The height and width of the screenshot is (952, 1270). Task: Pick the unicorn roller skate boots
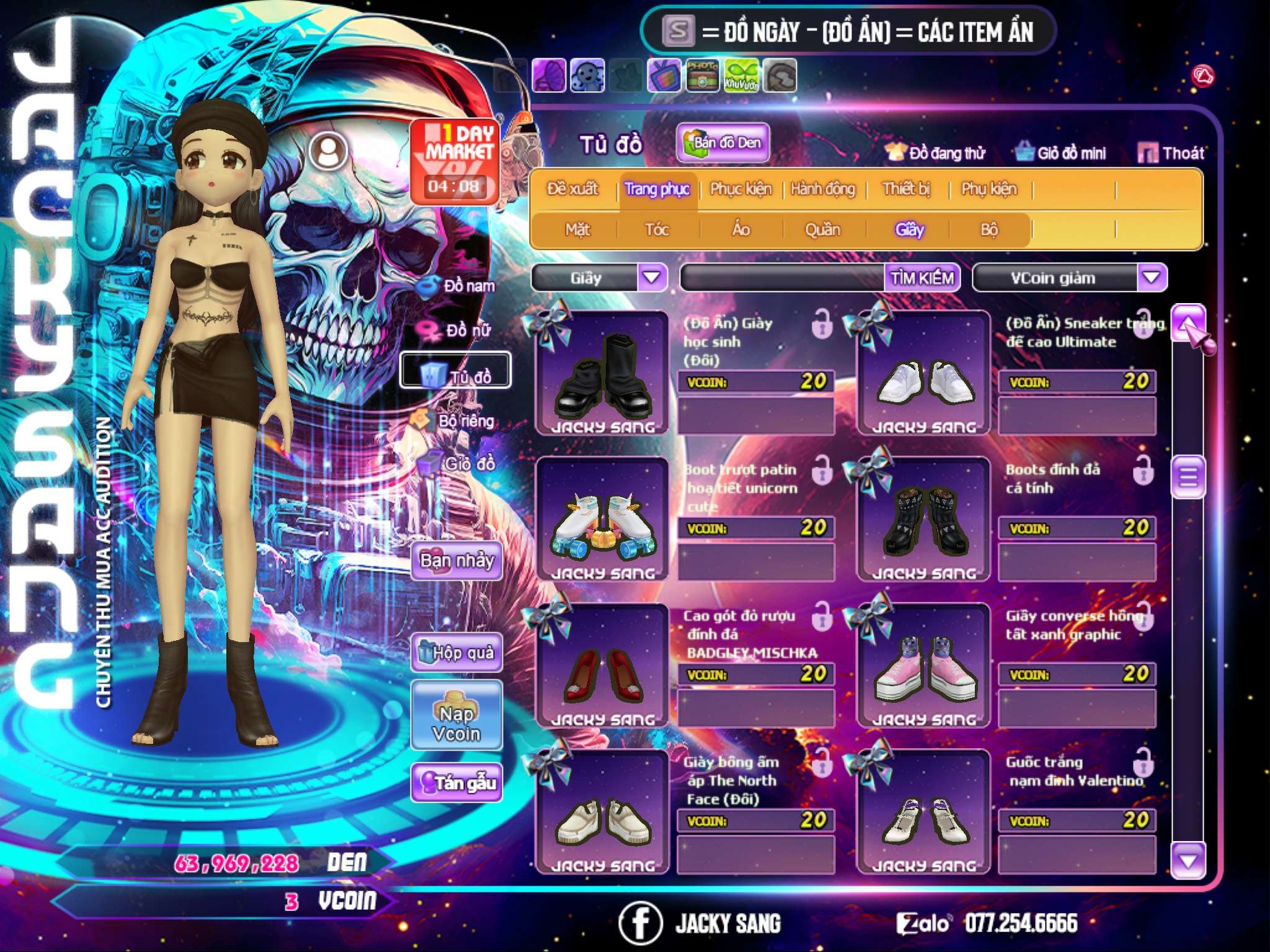[x=602, y=520]
